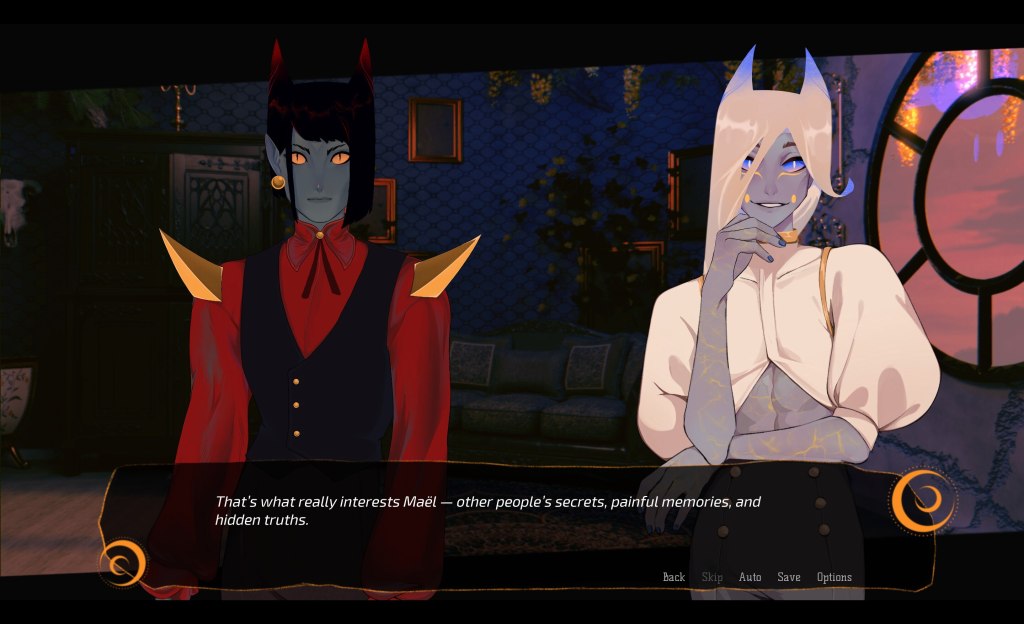Viewport: 1024px width, 624px height.
Task: Open the Options menu
Action: (x=834, y=577)
